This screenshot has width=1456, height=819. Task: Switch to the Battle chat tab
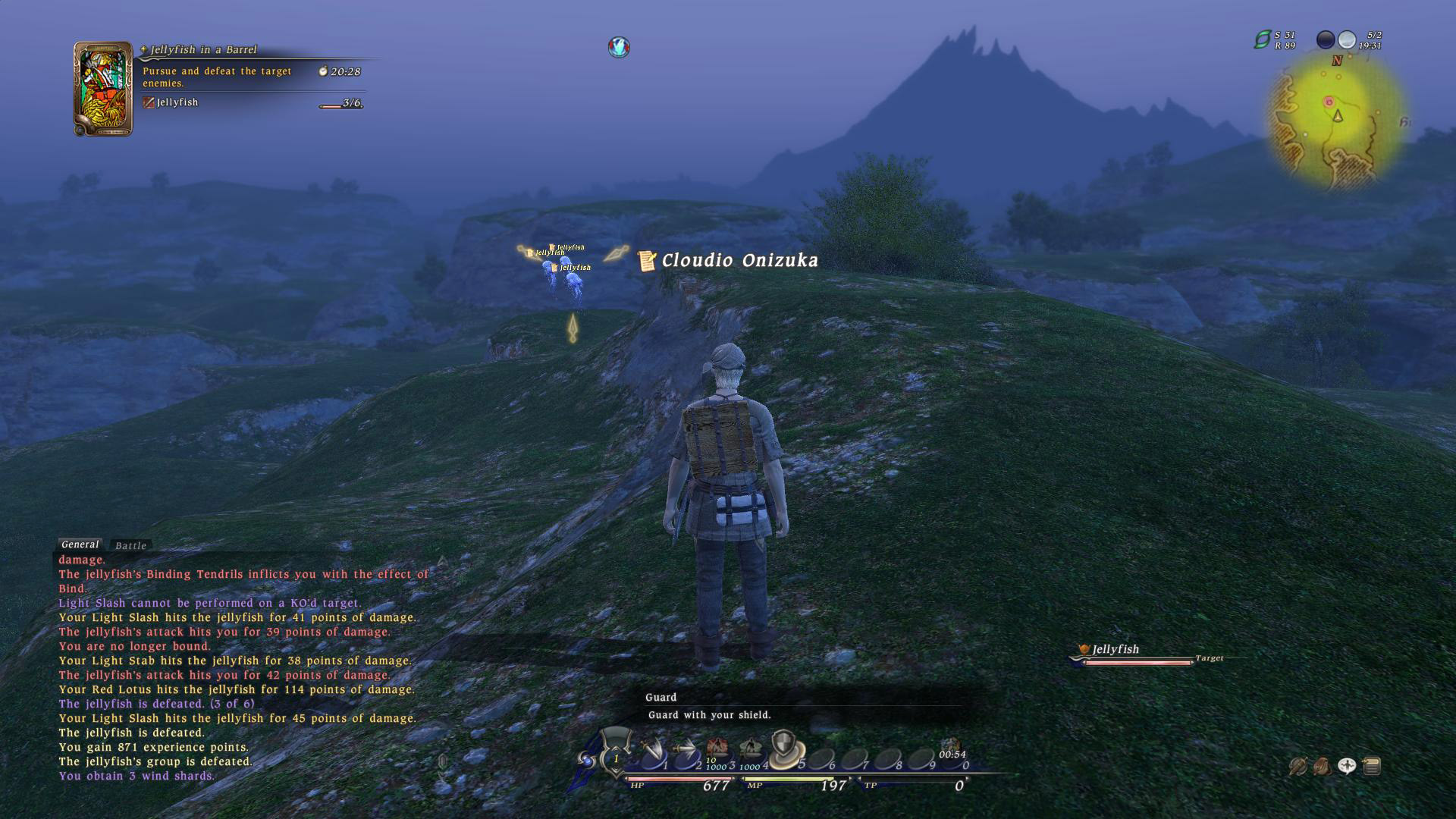pyautogui.click(x=130, y=545)
